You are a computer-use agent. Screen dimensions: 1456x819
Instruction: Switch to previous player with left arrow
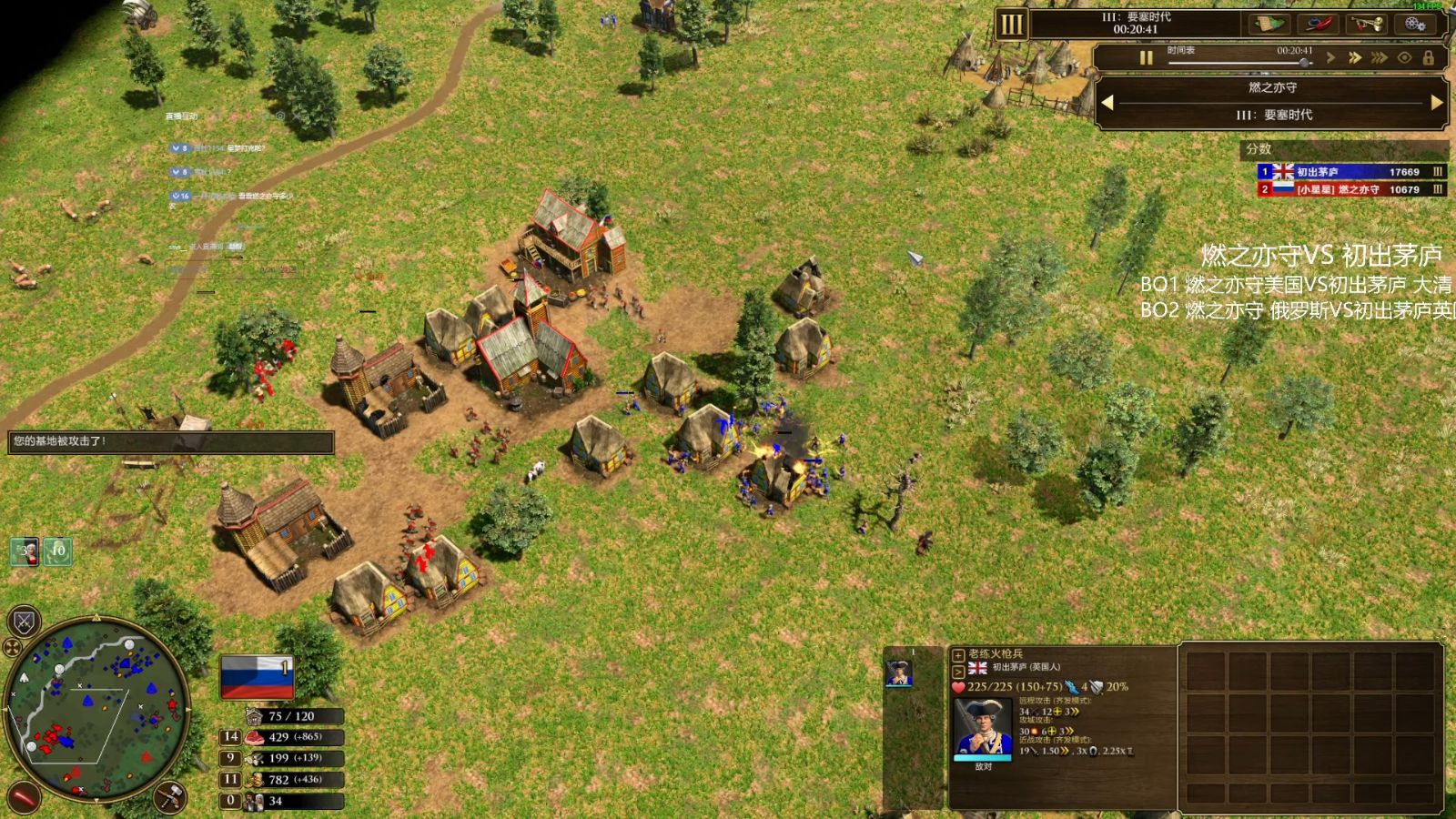pyautogui.click(x=1107, y=103)
